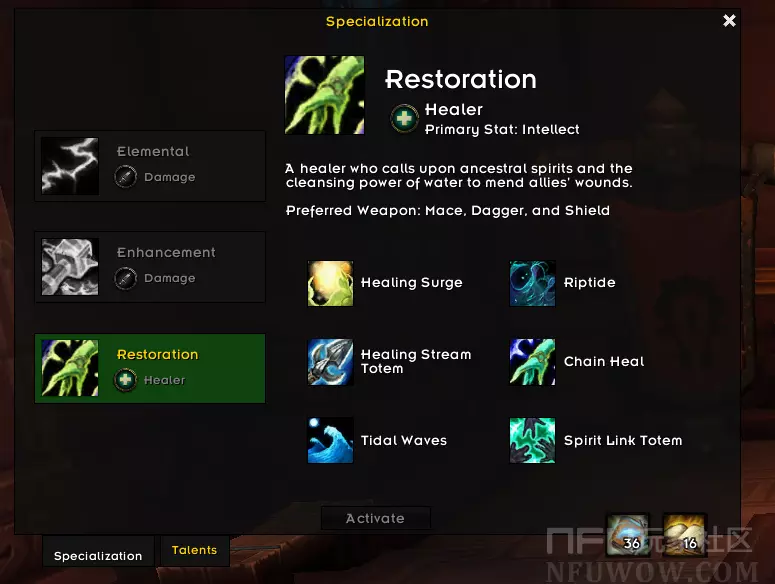The width and height of the screenshot is (775, 584).
Task: Open the Specialization tab
Action: point(98,555)
